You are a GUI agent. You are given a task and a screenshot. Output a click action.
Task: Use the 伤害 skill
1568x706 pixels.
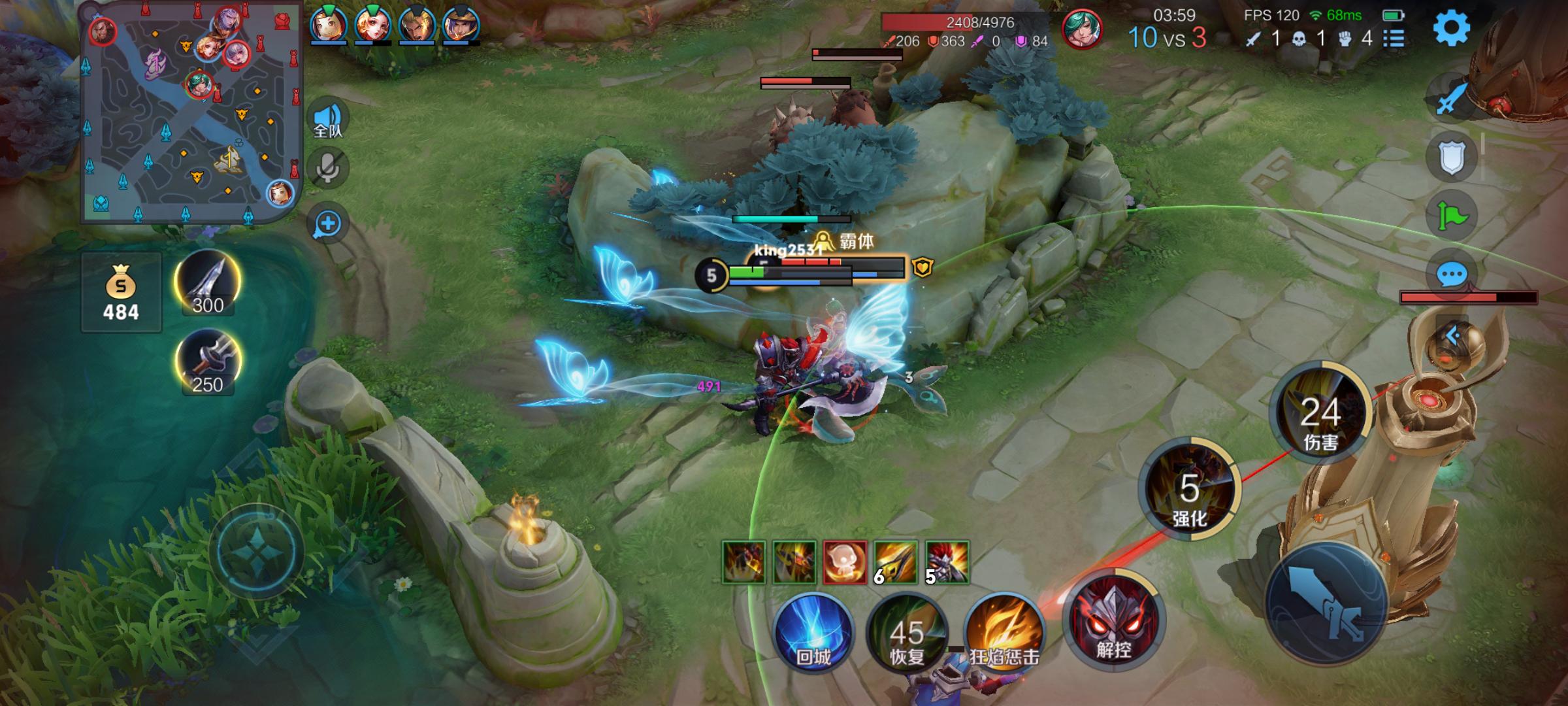tap(1320, 413)
